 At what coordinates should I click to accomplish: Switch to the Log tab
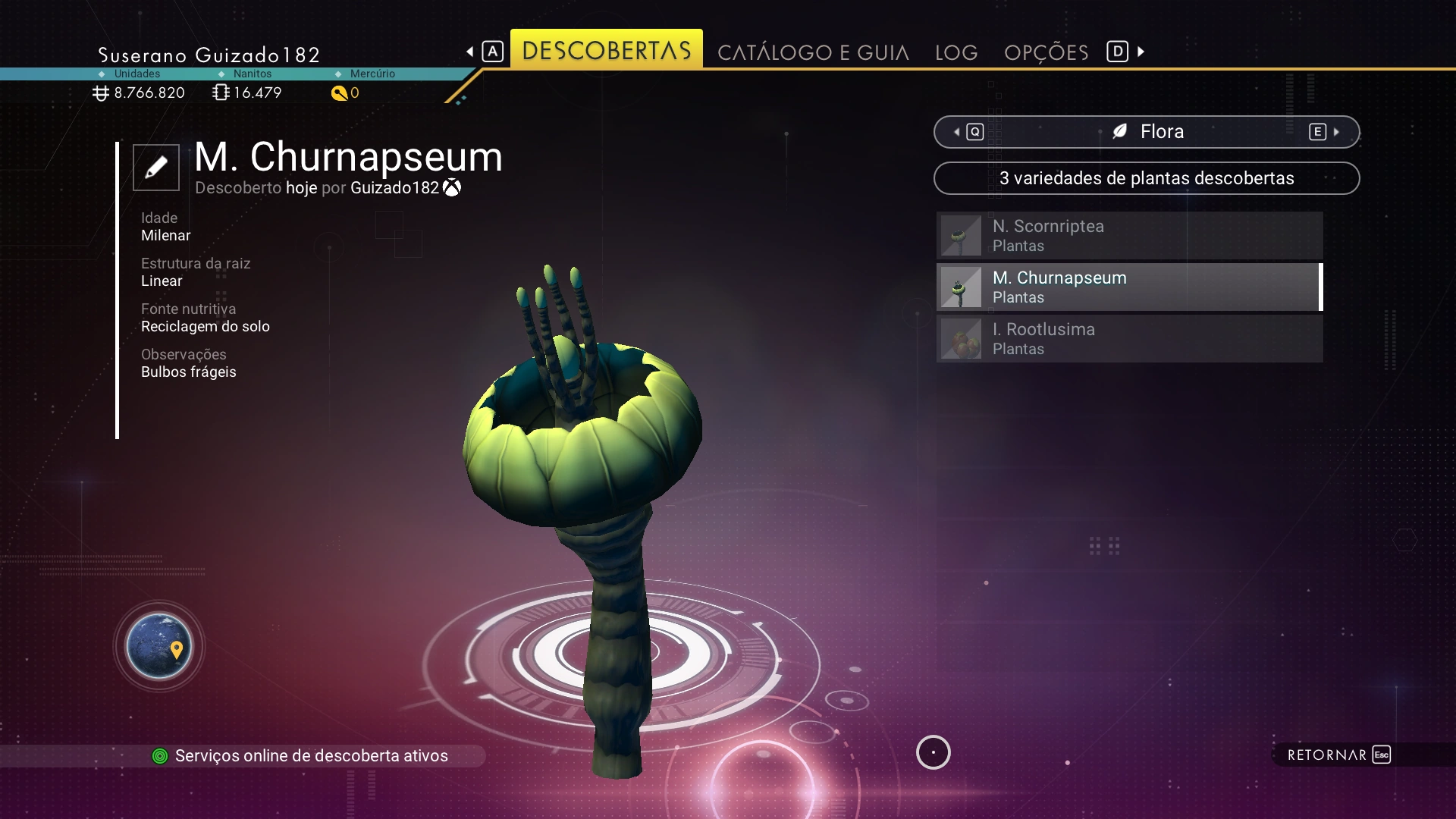click(956, 52)
